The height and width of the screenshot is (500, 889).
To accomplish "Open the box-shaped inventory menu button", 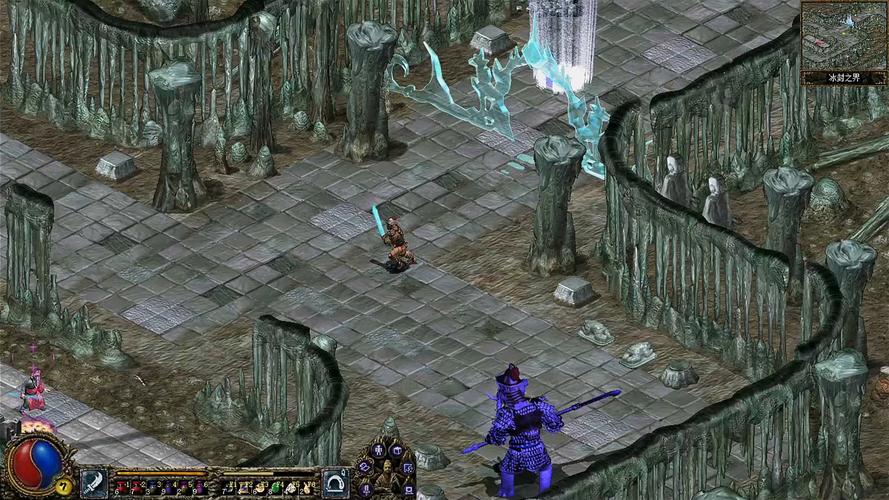I will 395,450.
